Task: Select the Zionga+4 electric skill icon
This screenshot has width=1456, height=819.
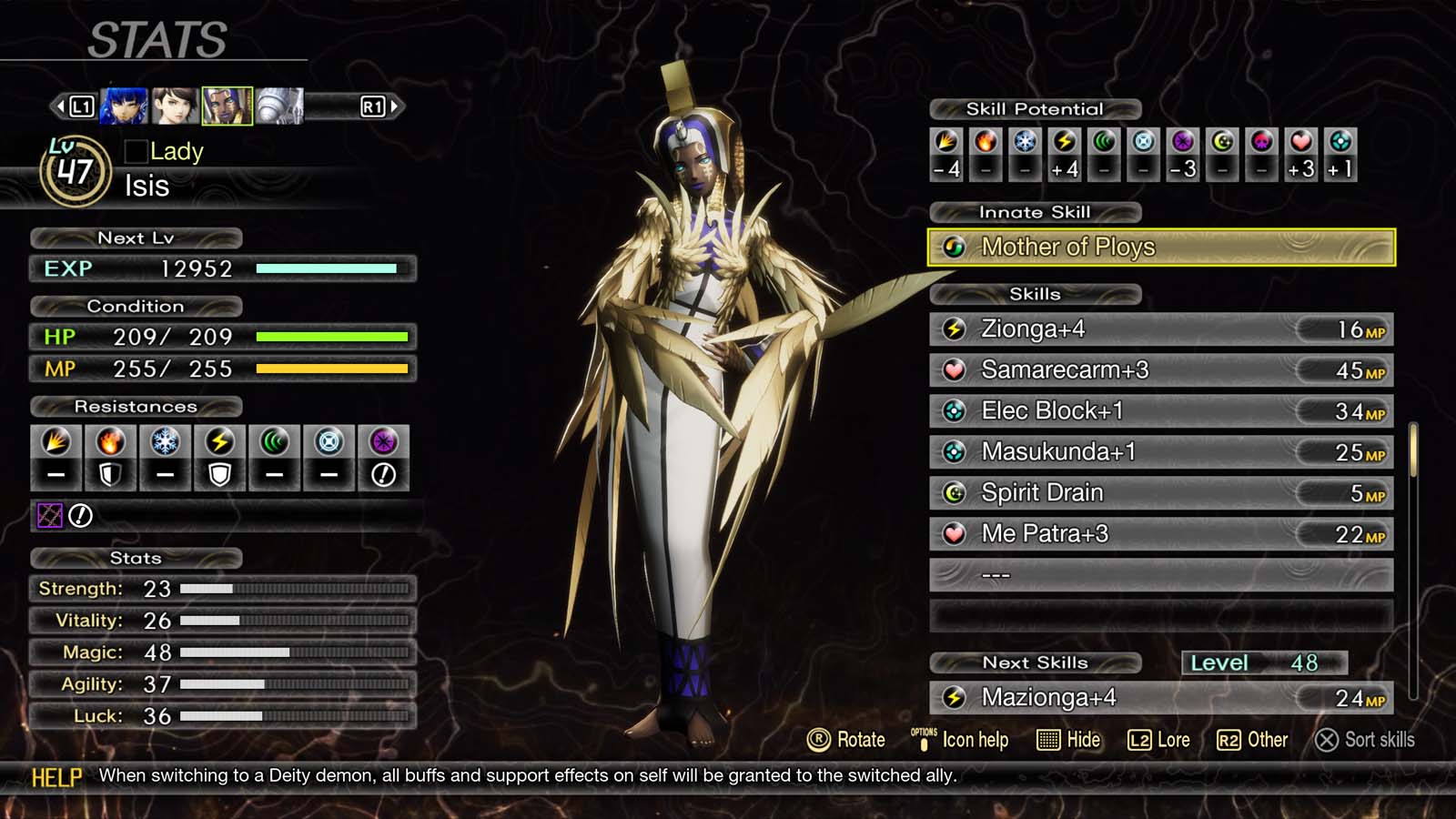Action: click(953, 329)
